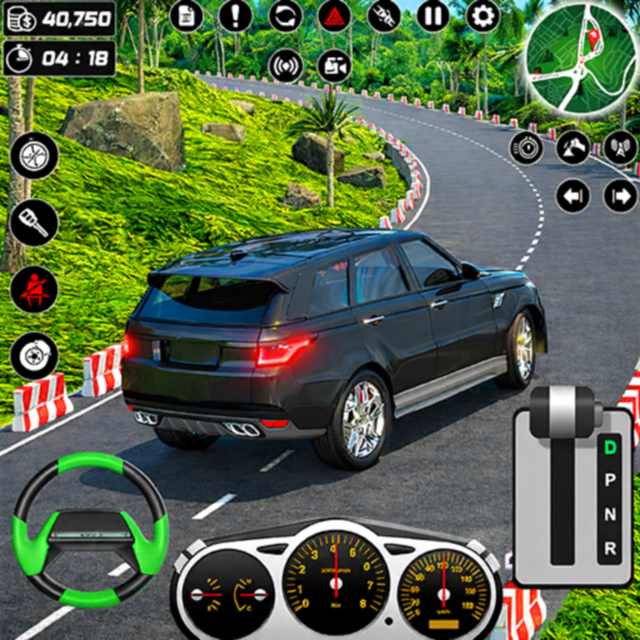Shift gear to R on the shifter
Viewport: 640px width, 640px height.
pyautogui.click(x=610, y=547)
